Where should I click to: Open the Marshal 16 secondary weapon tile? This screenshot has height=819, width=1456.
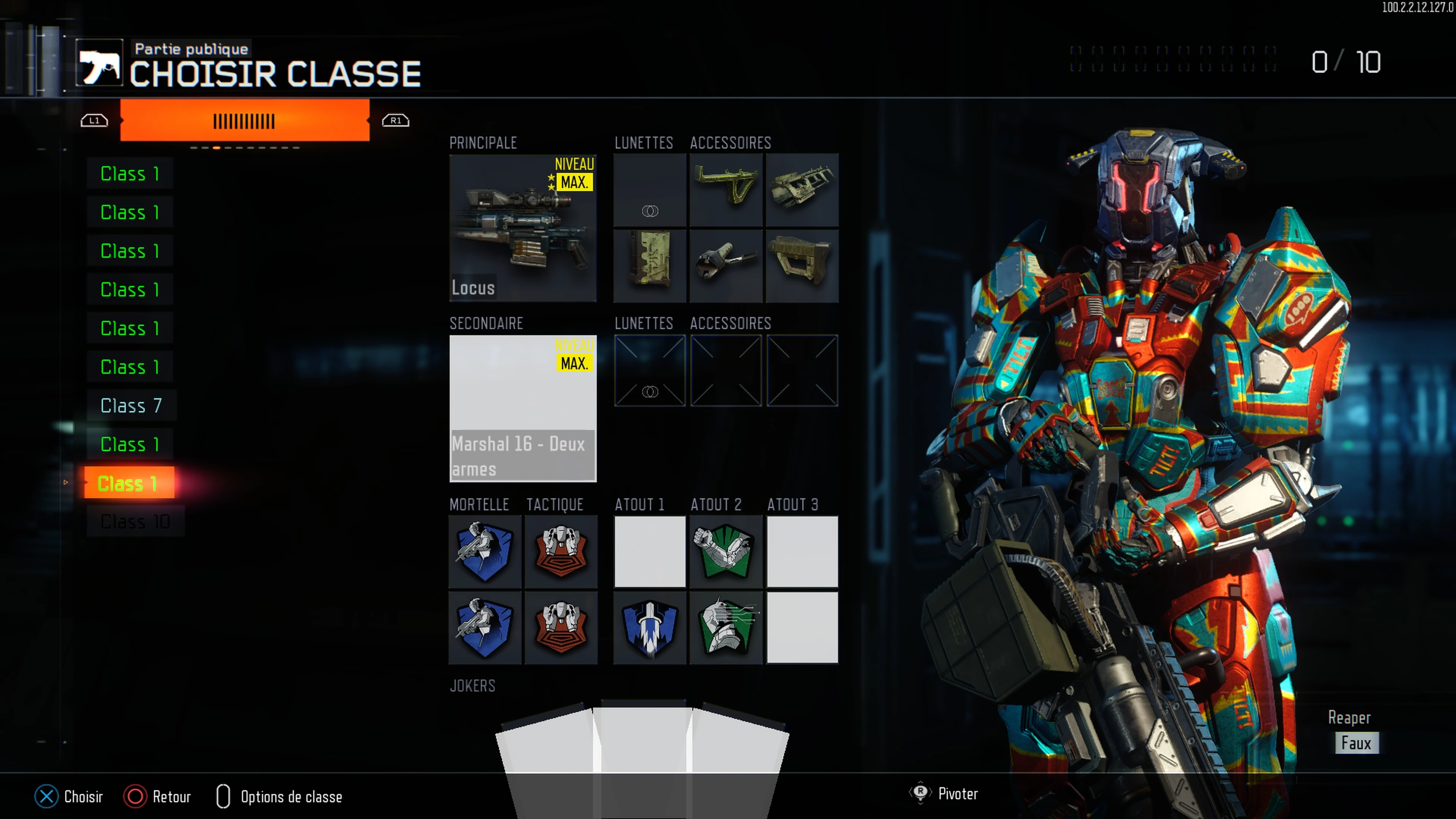coord(522,408)
